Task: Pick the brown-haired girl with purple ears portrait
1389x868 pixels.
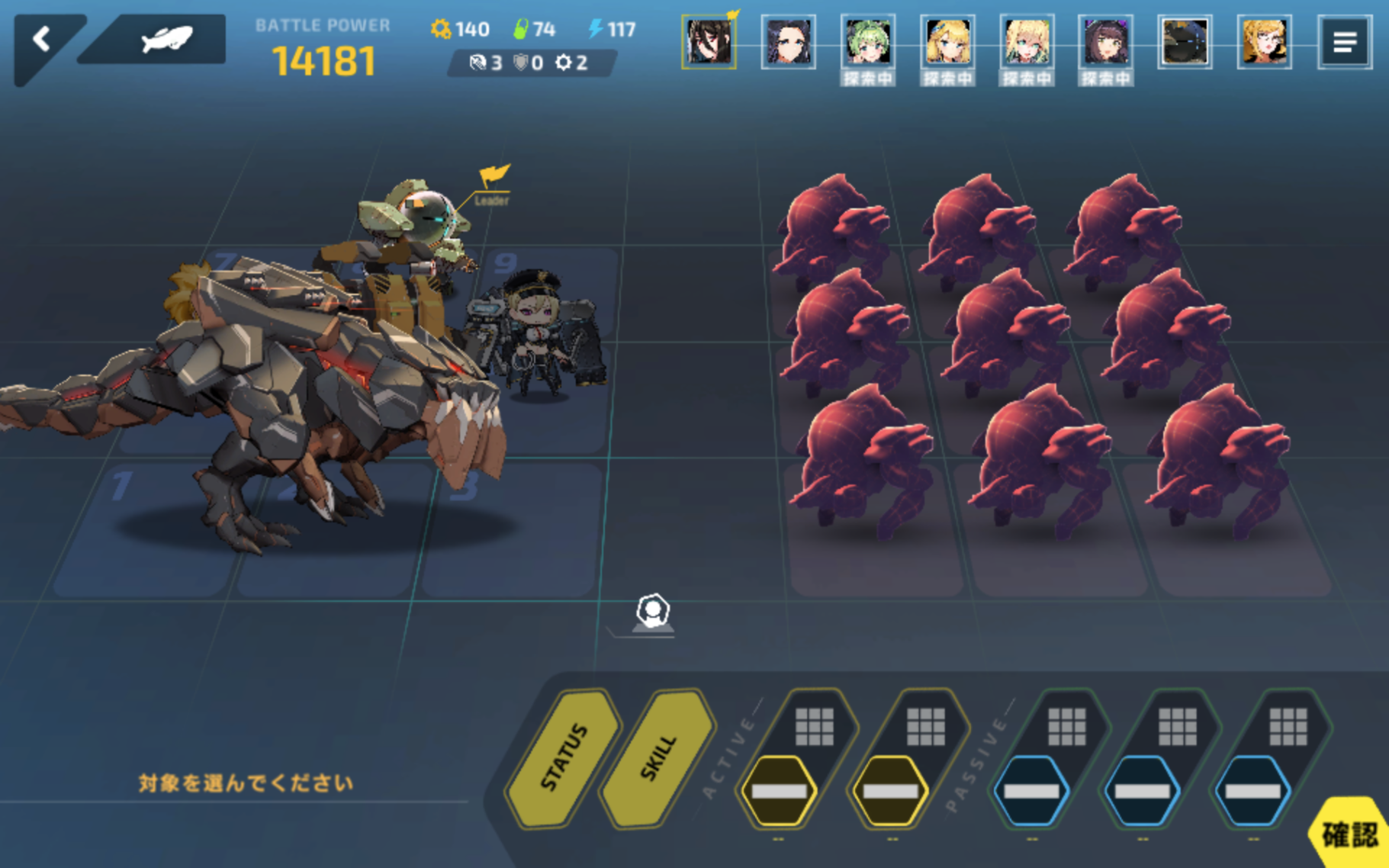Action: pos(1105,42)
